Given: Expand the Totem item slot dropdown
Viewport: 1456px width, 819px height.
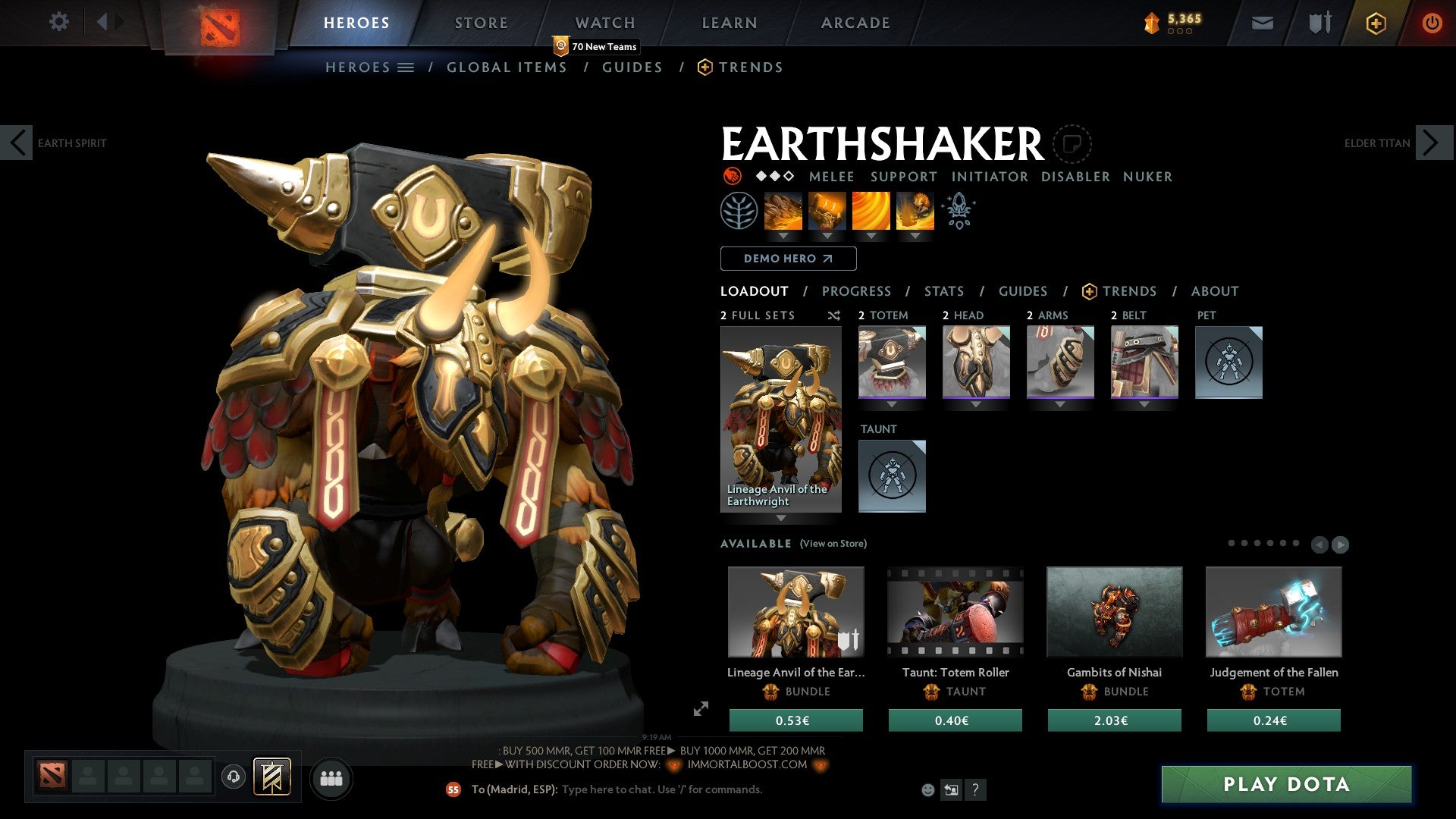Looking at the screenshot, I should (892, 403).
